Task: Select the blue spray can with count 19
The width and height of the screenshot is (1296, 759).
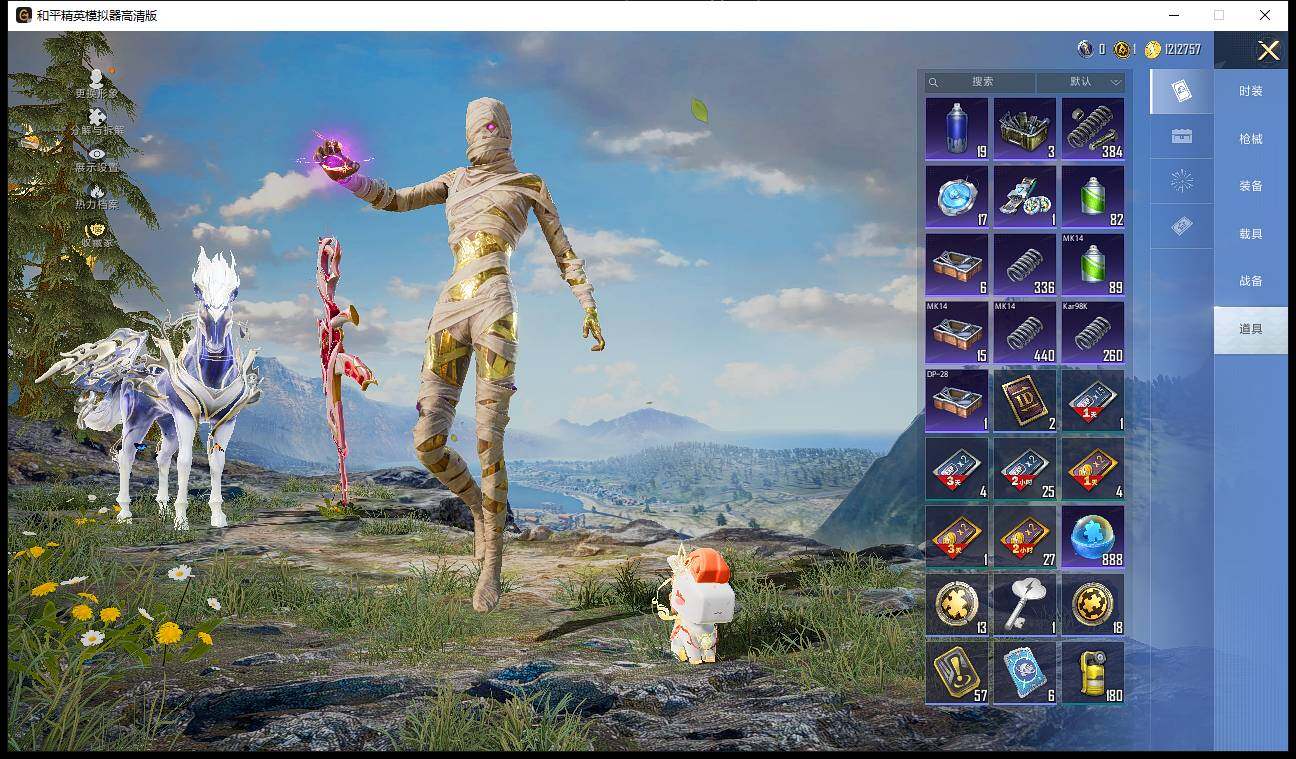Action: tap(957, 129)
